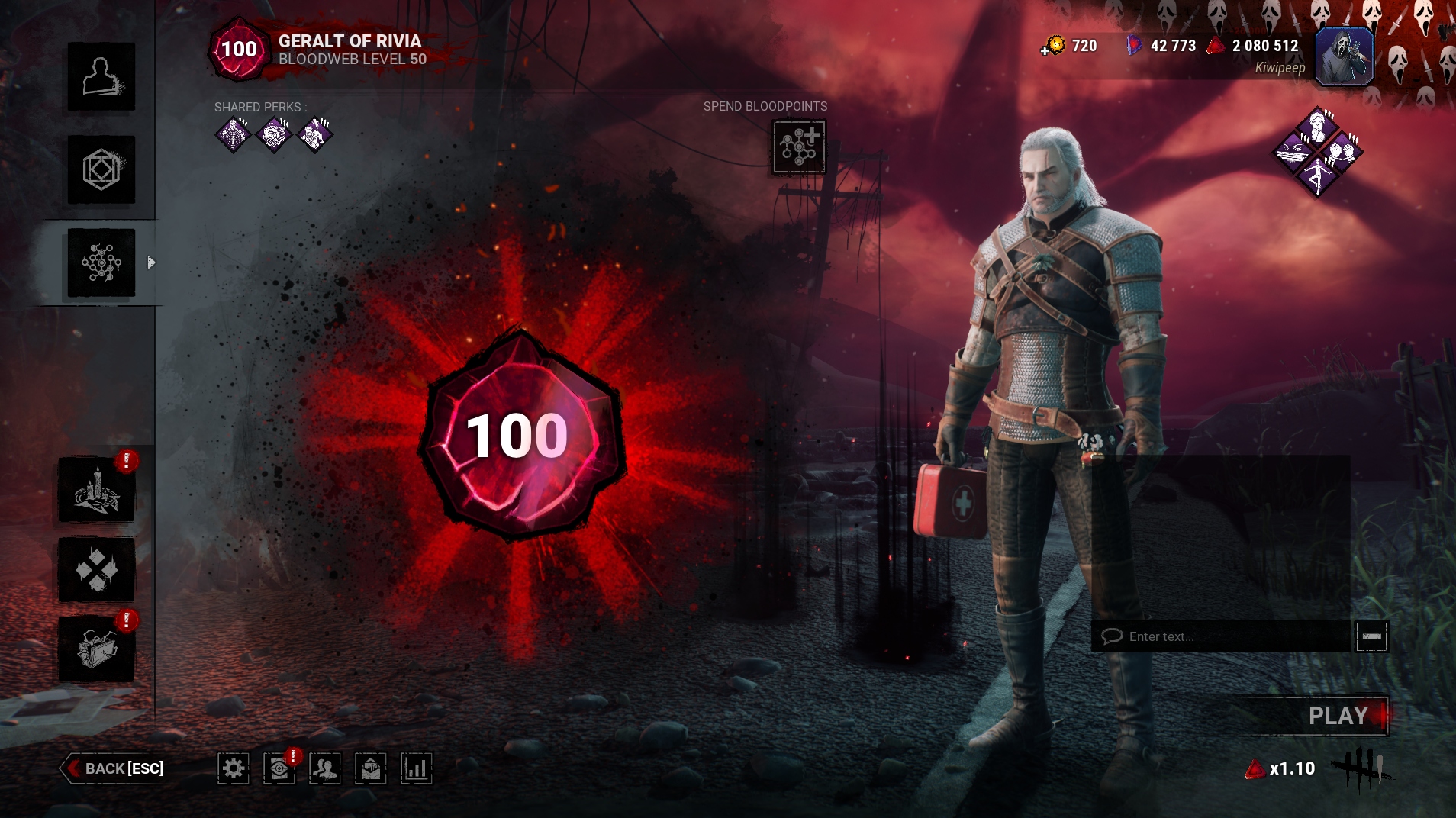
Task: Open the bar chart statistics icon
Action: click(x=417, y=768)
